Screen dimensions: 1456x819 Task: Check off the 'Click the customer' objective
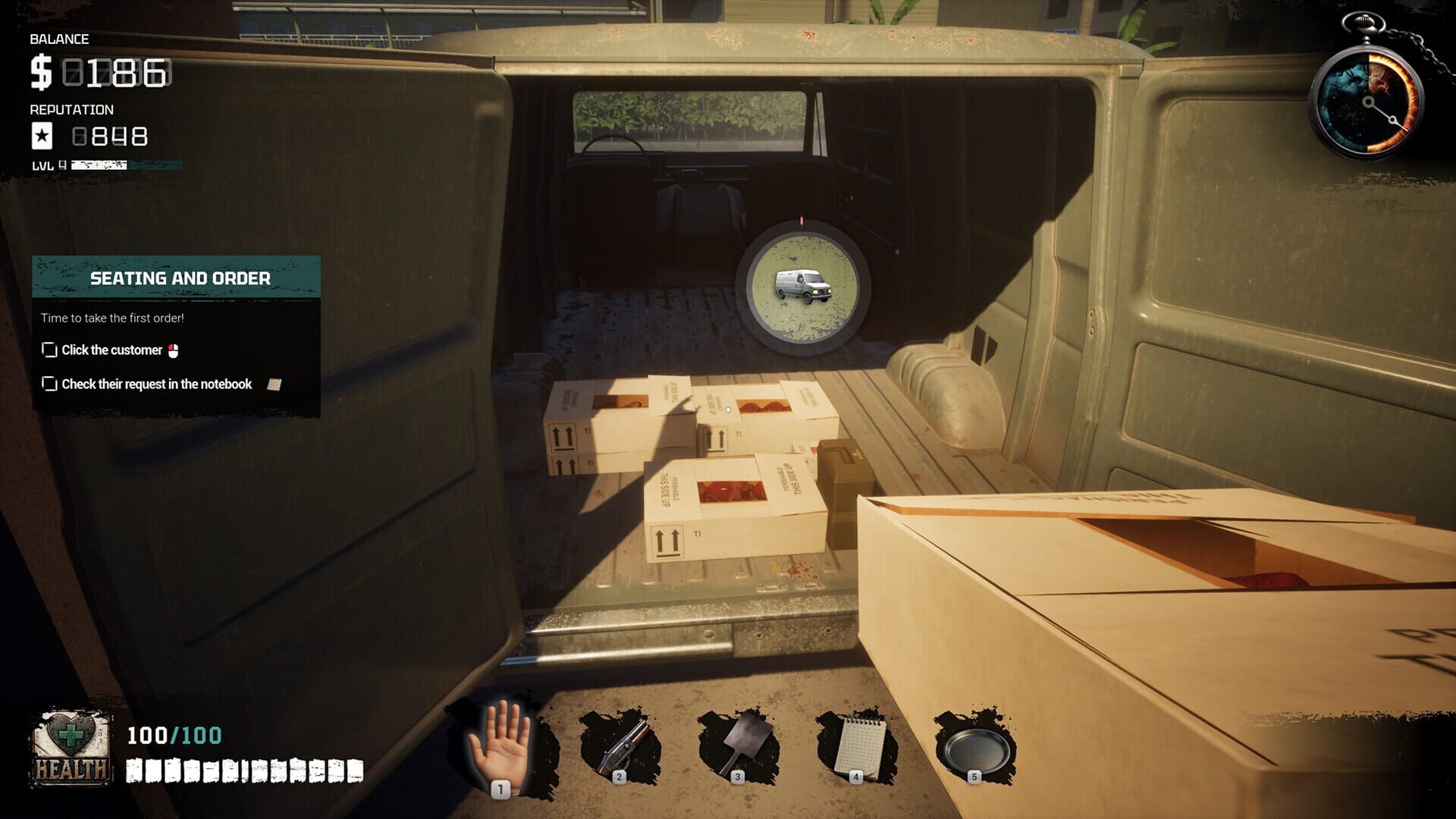coord(49,350)
